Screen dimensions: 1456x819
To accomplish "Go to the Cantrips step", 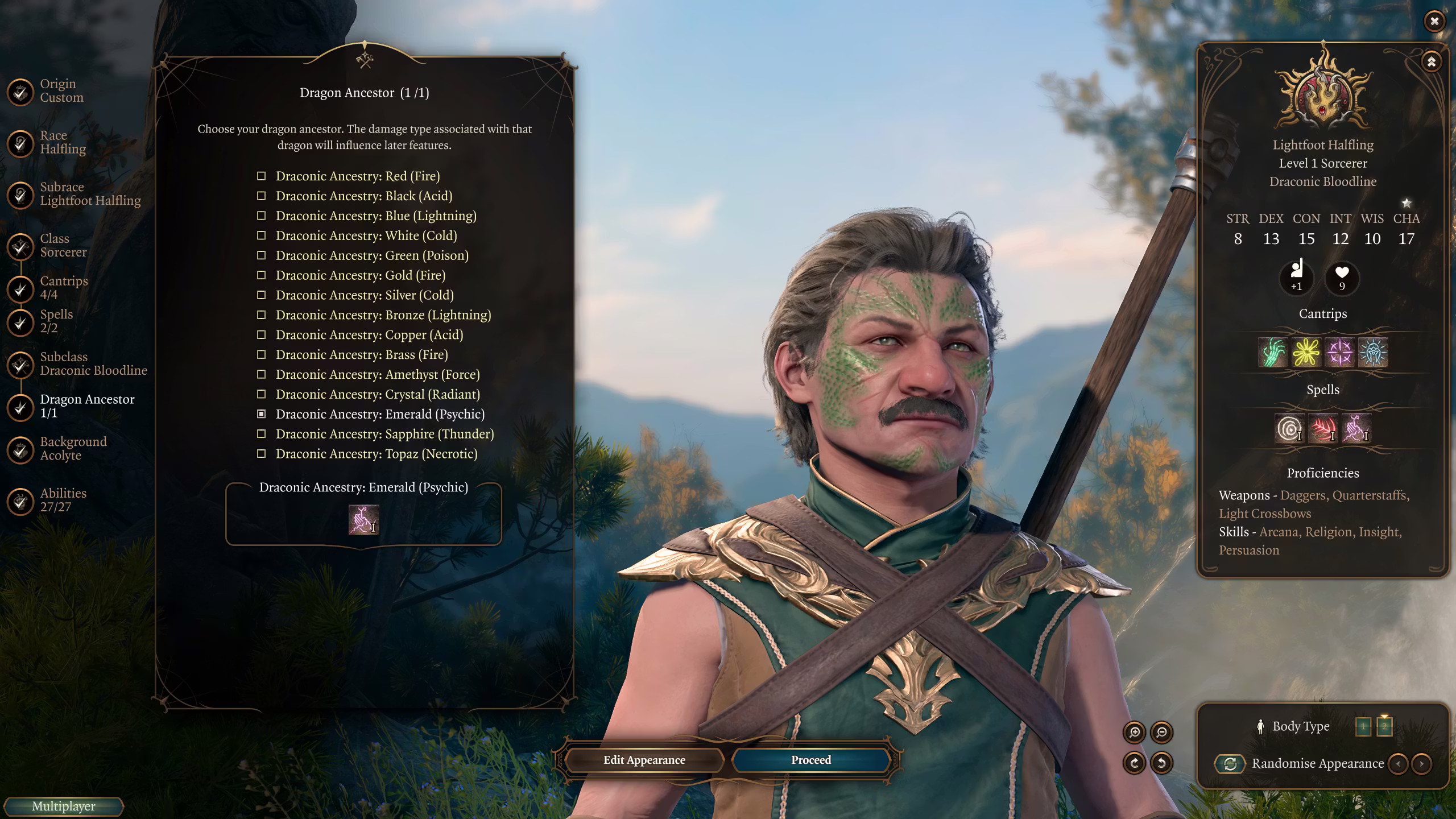I will (x=63, y=288).
